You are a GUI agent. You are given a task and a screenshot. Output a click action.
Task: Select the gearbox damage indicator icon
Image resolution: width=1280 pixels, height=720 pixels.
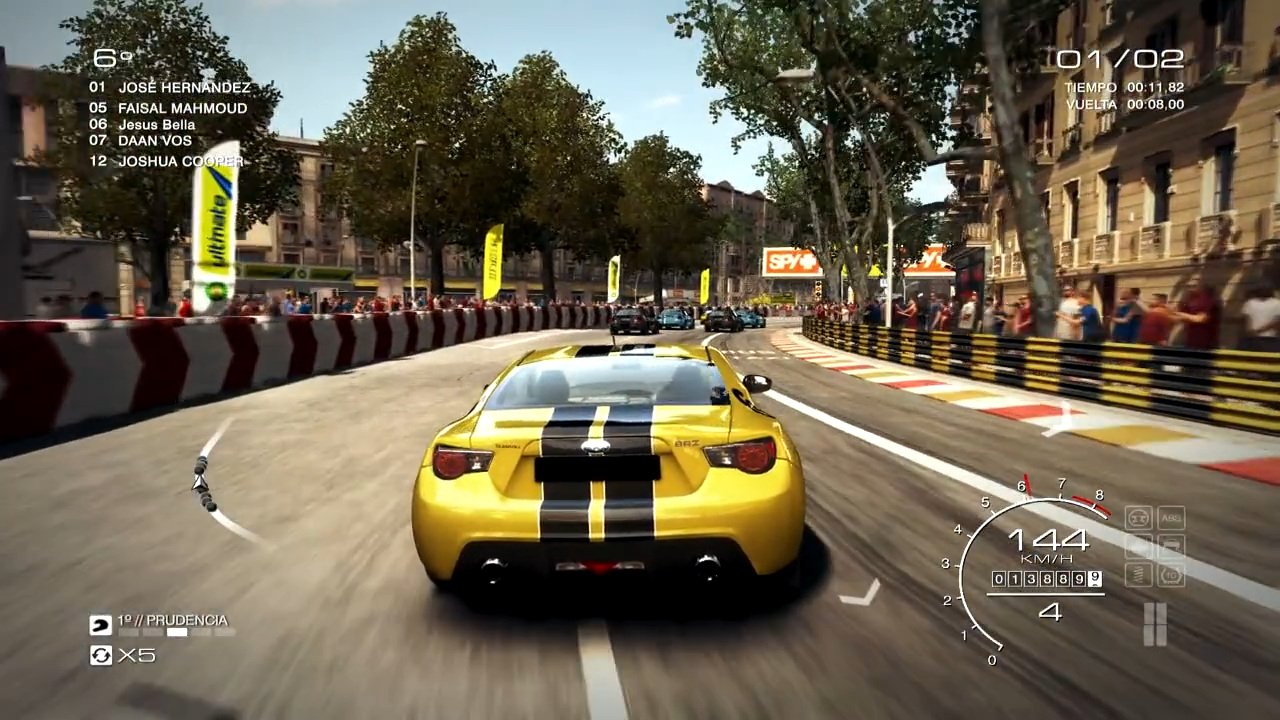pos(1171,575)
